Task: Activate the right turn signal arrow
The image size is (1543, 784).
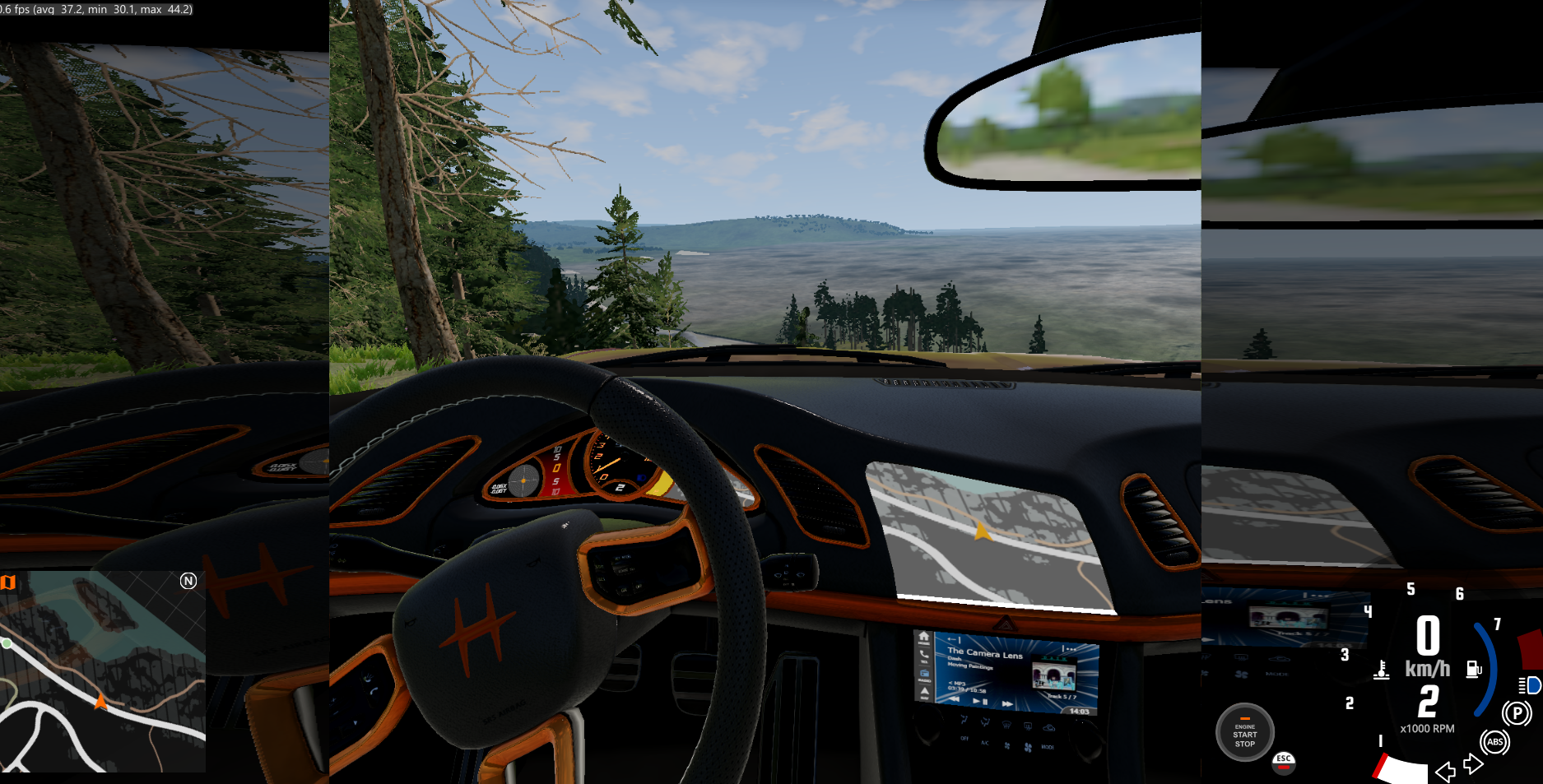Action: click(x=1474, y=764)
